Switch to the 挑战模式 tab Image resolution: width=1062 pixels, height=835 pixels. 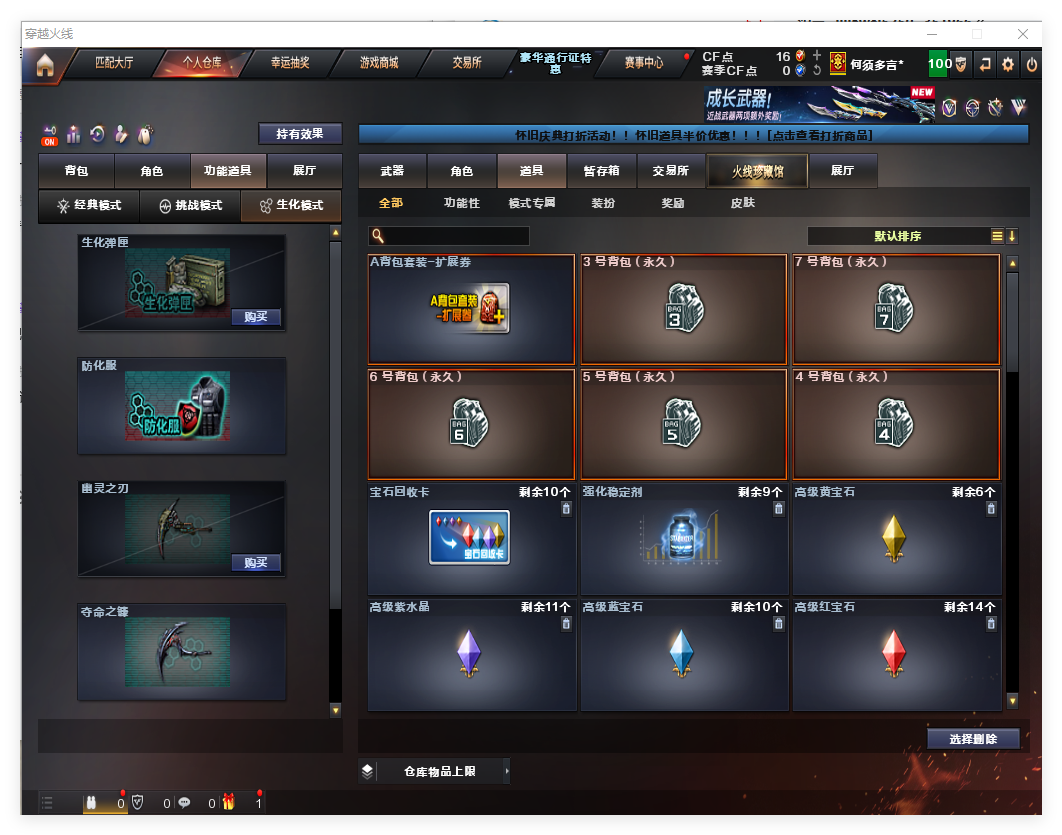coord(191,205)
